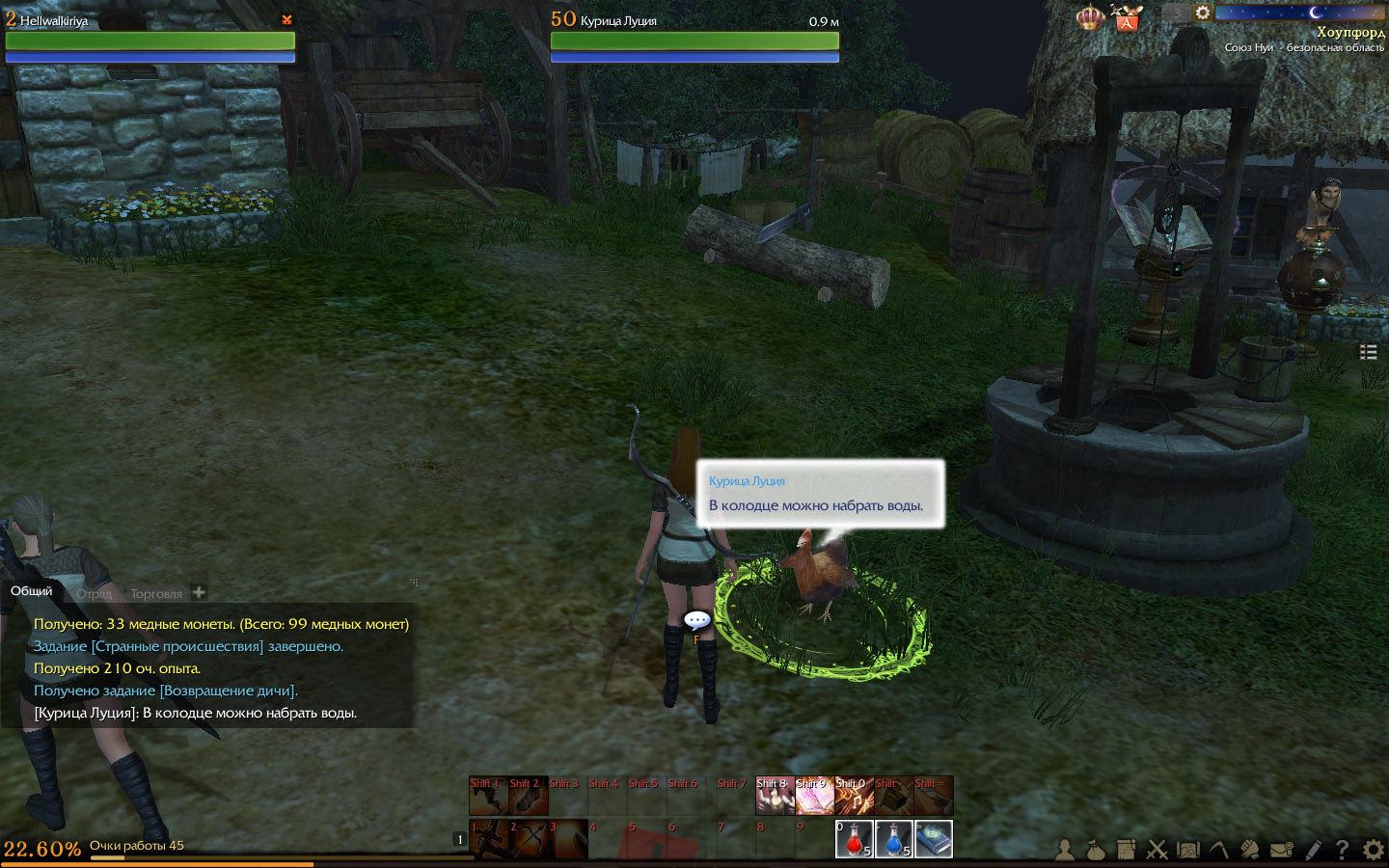Use the blue teleport book slot
Screen dimensions: 1389x868
coord(933,839)
